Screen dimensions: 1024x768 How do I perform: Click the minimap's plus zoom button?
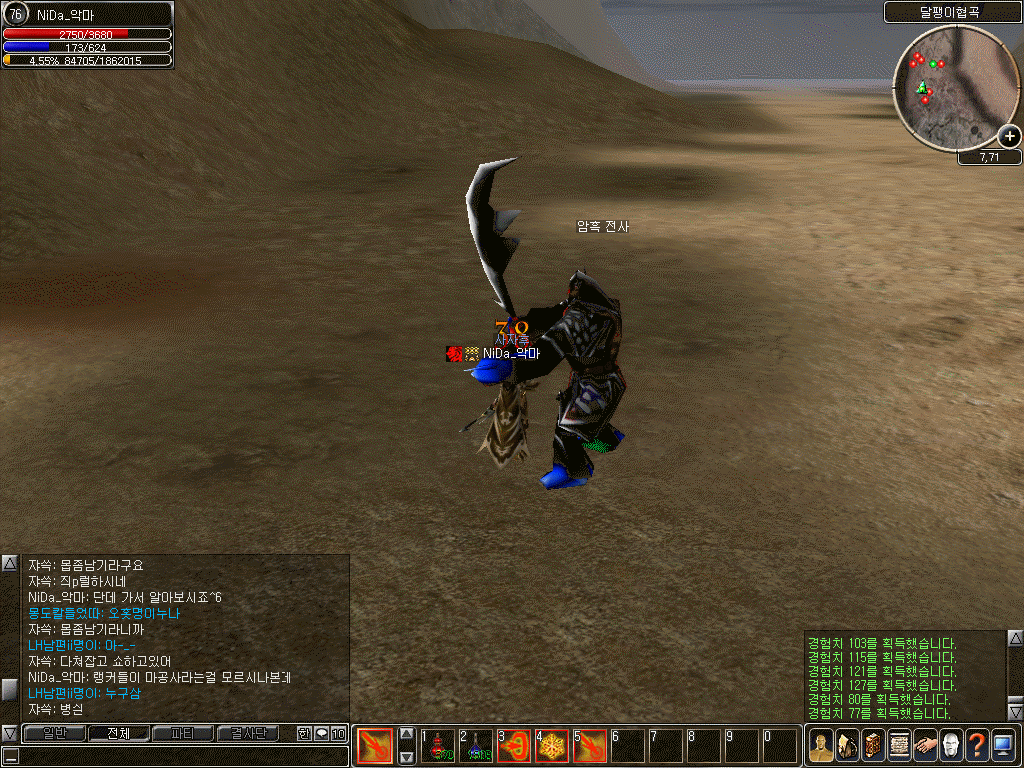(1009, 137)
